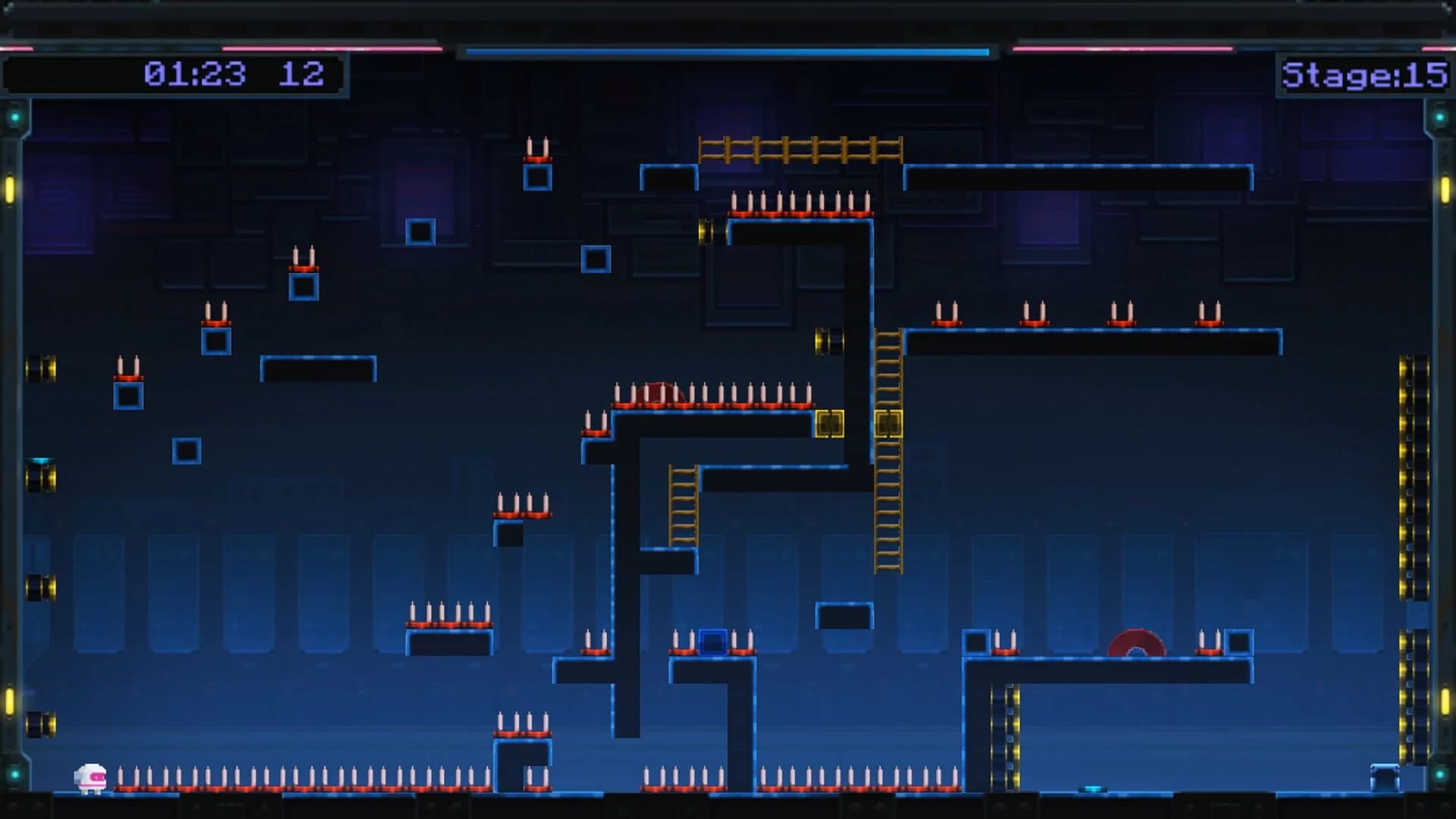Select the white robot player character
This screenshot has height=819, width=1456.
(x=91, y=777)
